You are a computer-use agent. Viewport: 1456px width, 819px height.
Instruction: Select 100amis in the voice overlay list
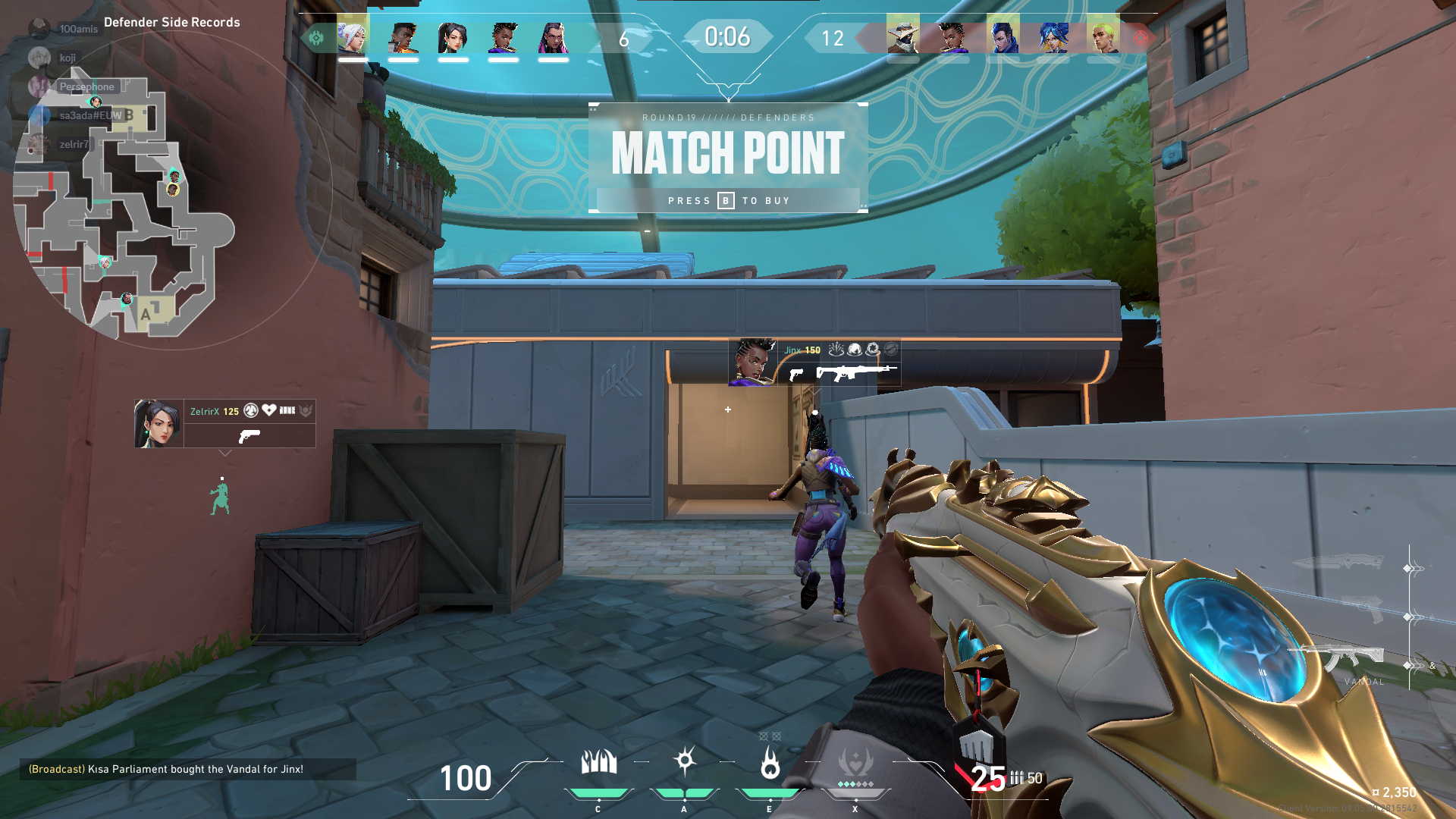point(78,29)
